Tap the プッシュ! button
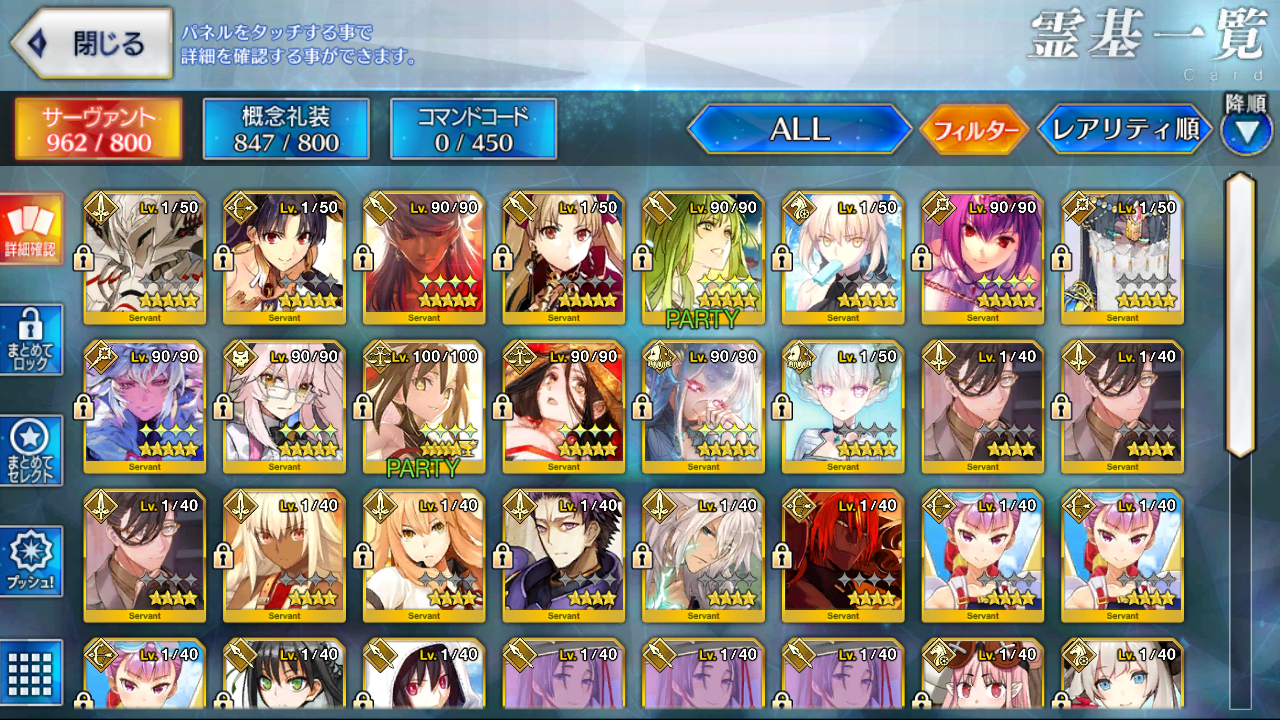1280x720 pixels. [x=31, y=561]
